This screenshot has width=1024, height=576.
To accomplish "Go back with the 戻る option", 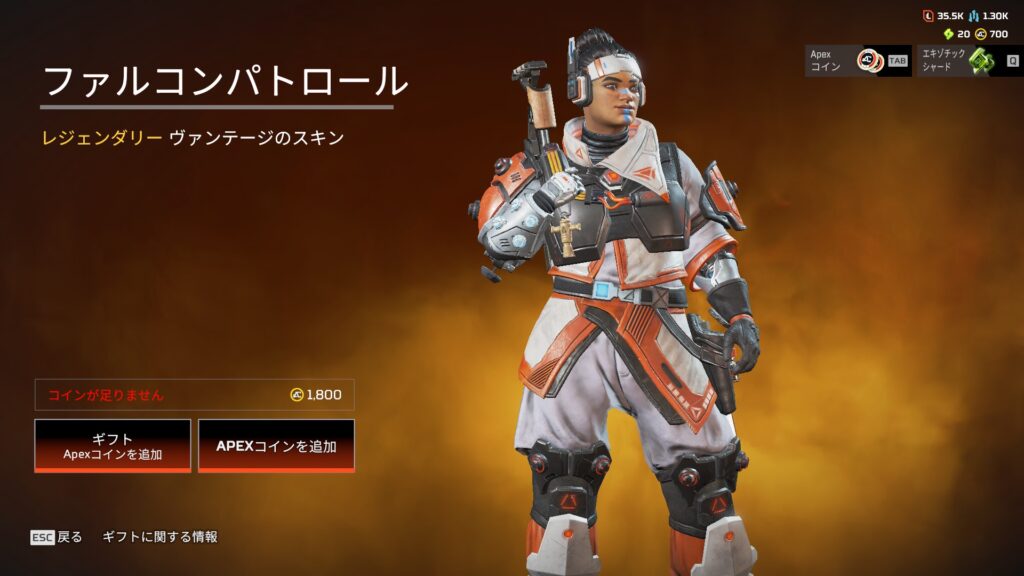I will coord(57,537).
